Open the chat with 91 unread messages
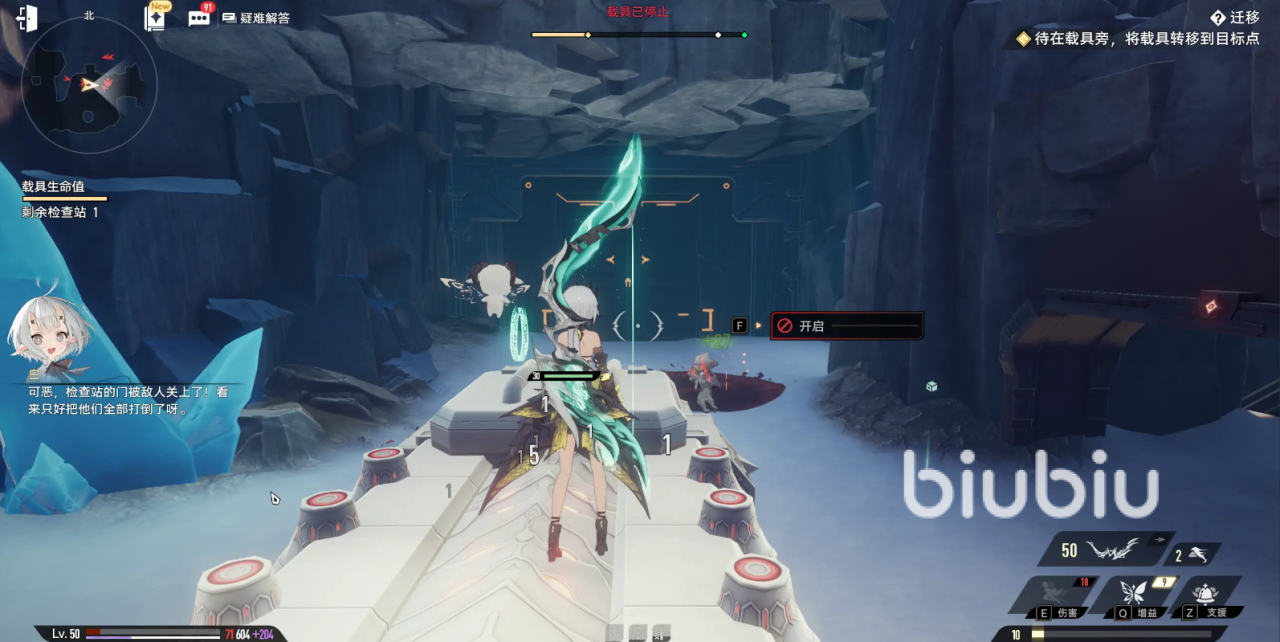Screen dimensions: 1280x642 (x=199, y=18)
